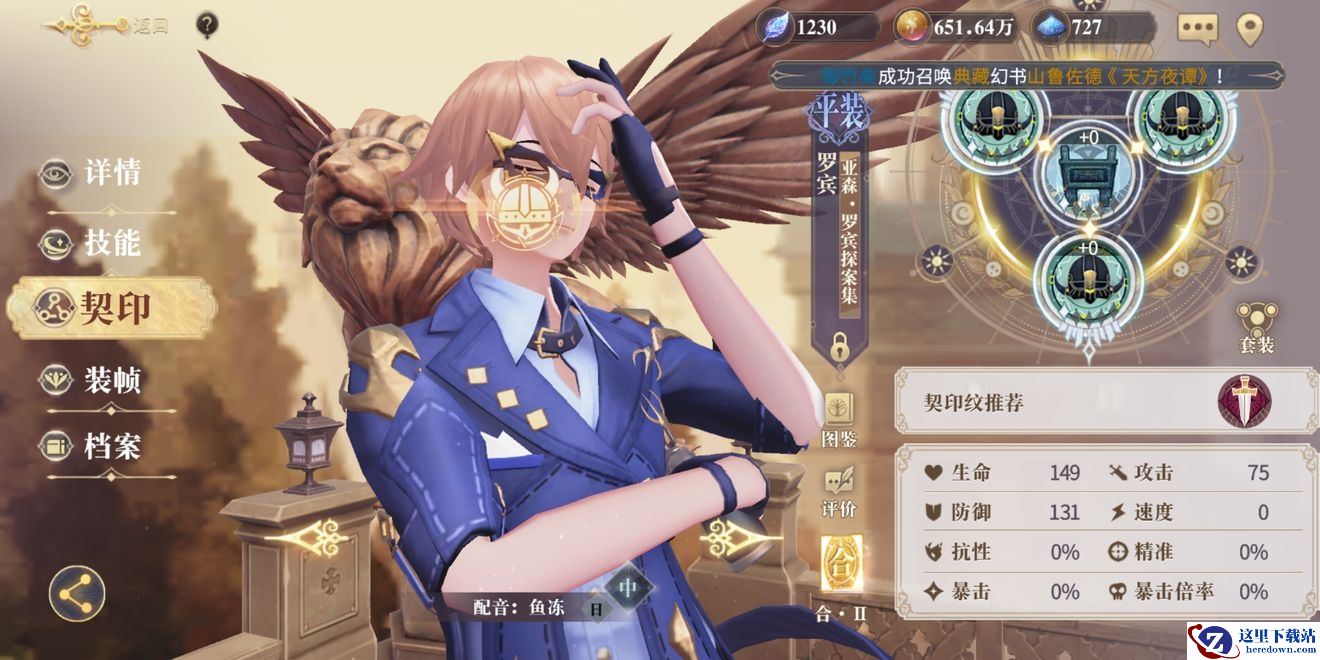The image size is (1320, 660).
Task: Open the 套装 set menu
Action: pos(1257,328)
